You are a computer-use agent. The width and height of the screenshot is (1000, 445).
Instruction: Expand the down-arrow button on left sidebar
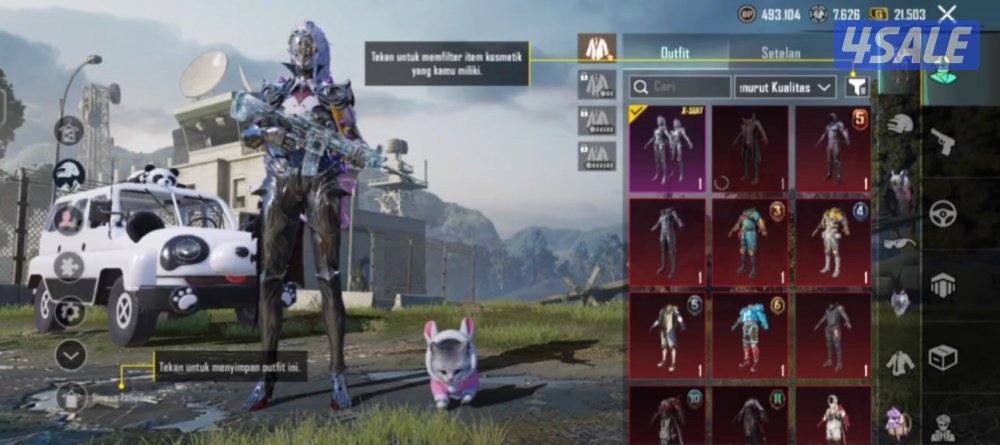pyautogui.click(x=69, y=353)
